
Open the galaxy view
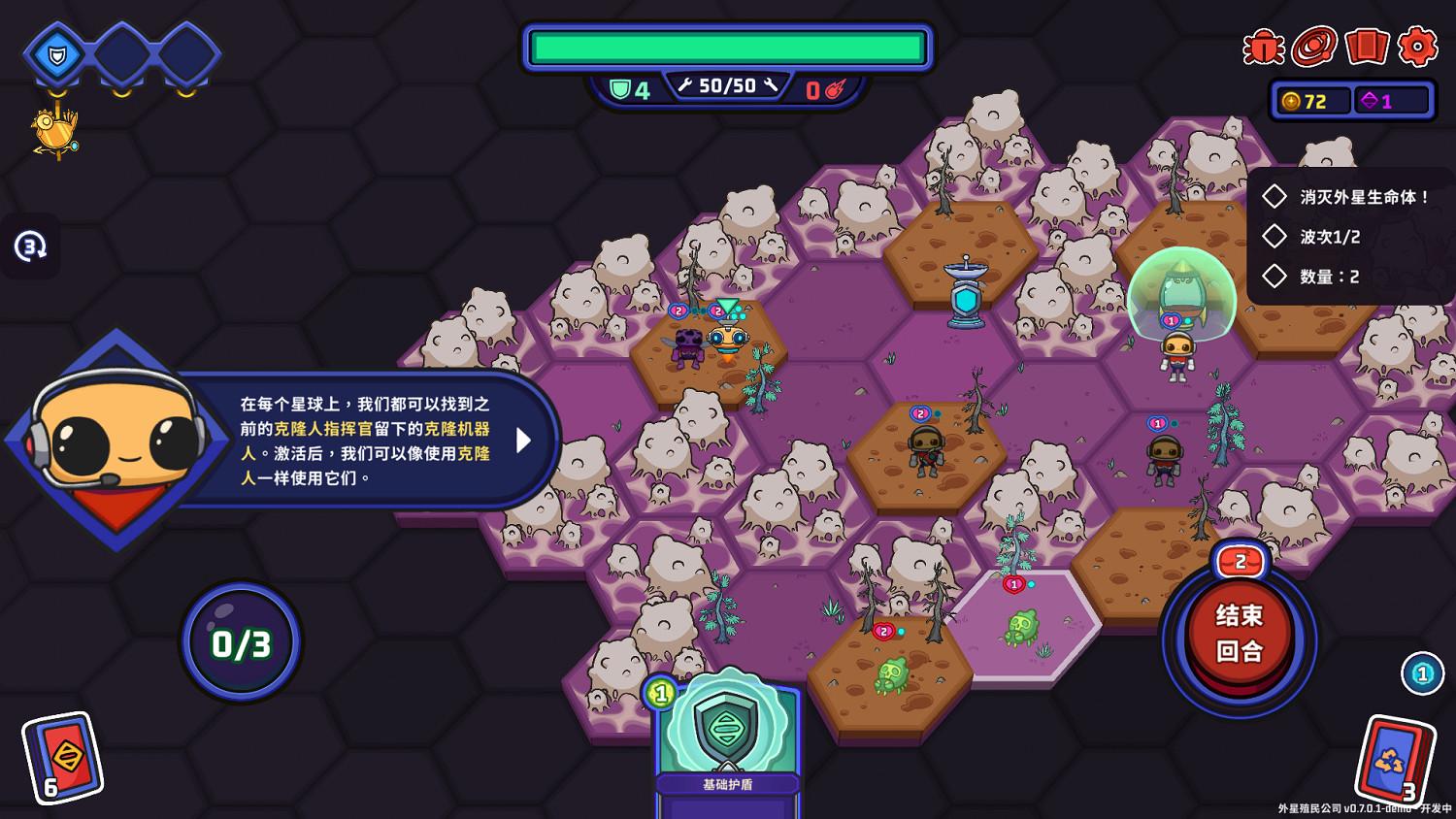click(x=1312, y=47)
